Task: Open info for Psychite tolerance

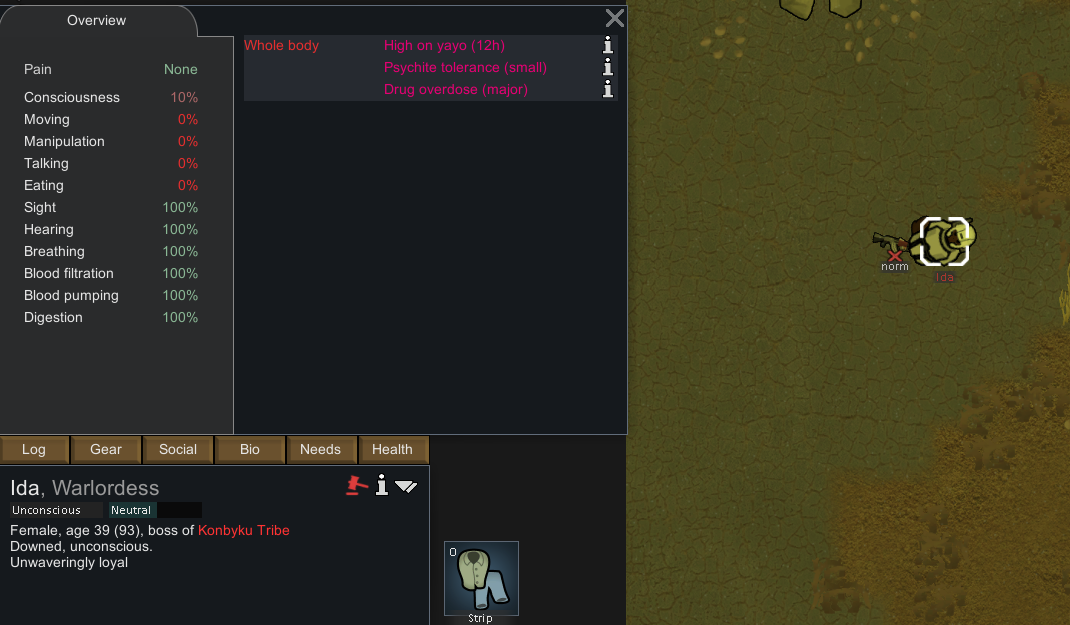Action: pyautogui.click(x=608, y=67)
